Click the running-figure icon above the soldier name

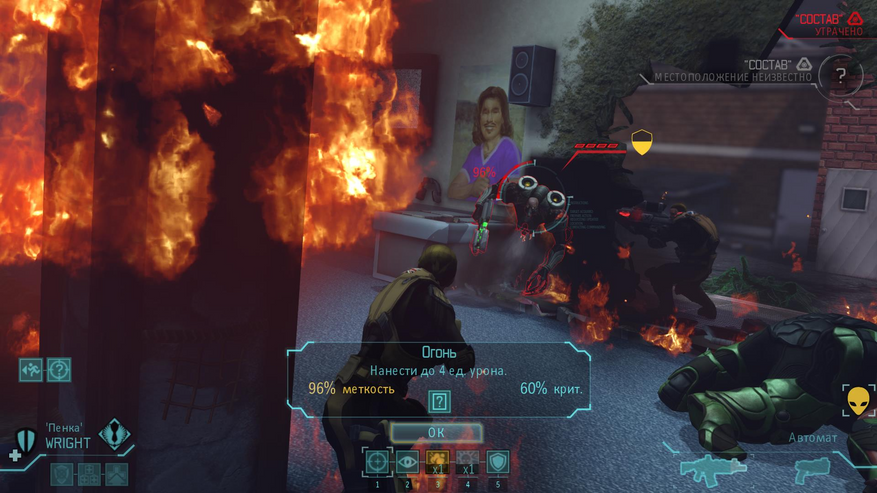(31, 370)
